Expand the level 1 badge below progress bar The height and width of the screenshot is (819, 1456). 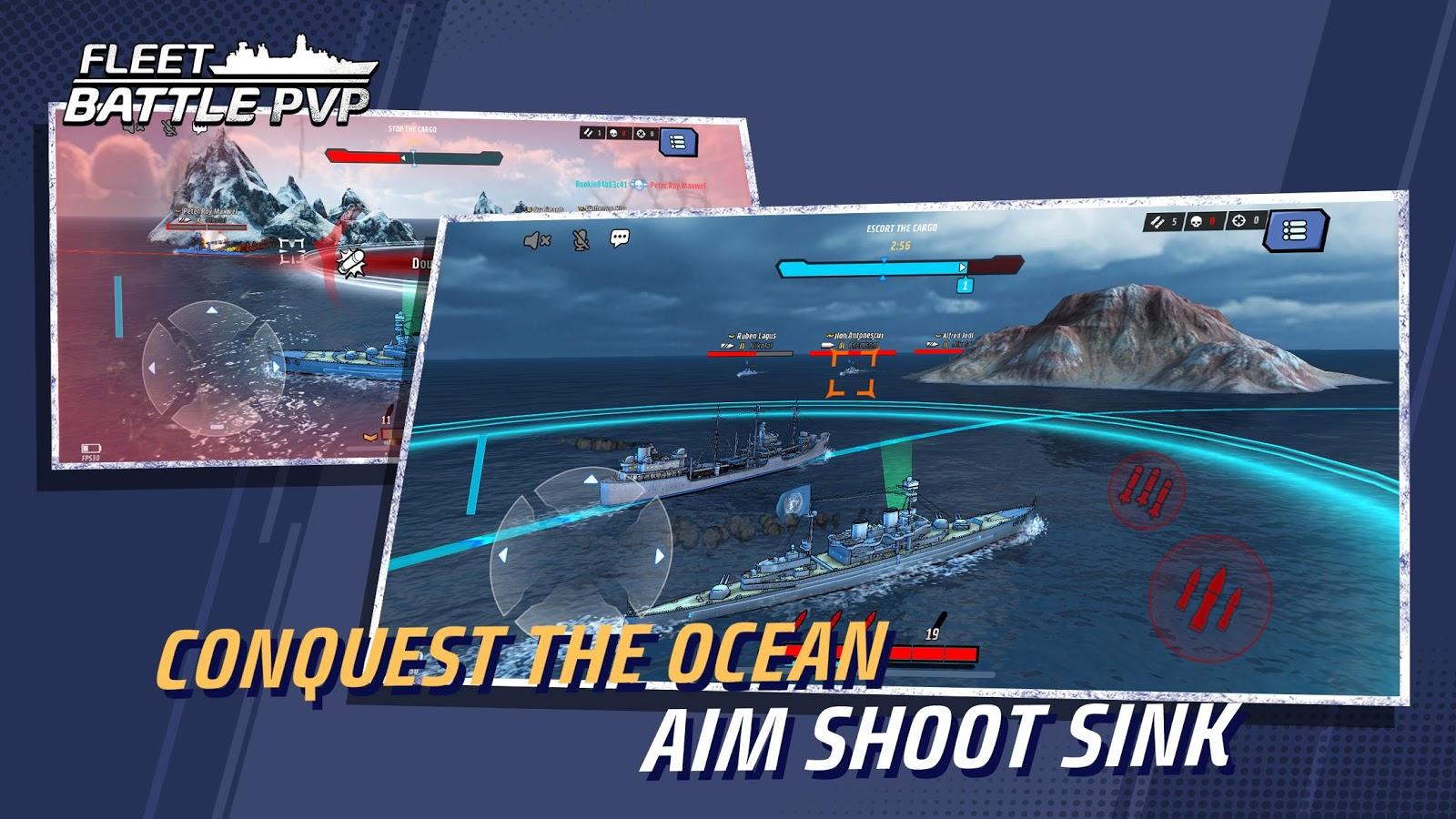pyautogui.click(x=965, y=286)
